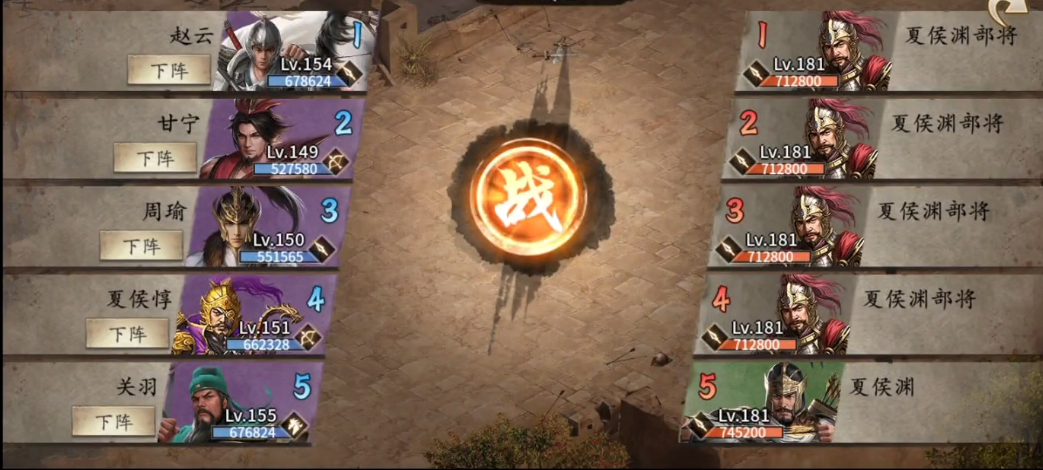Remove 赵云 from the lineup with 下阵
This screenshot has height=470, width=1043.
(x=169, y=70)
